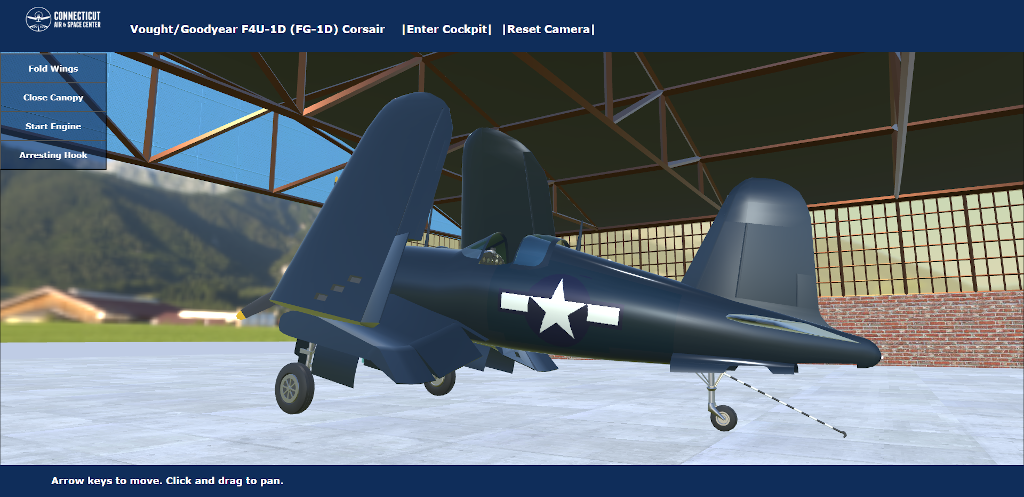Image resolution: width=1024 pixels, height=497 pixels.
Task: Close the canopy with Close Canopy
Action: pyautogui.click(x=53, y=98)
